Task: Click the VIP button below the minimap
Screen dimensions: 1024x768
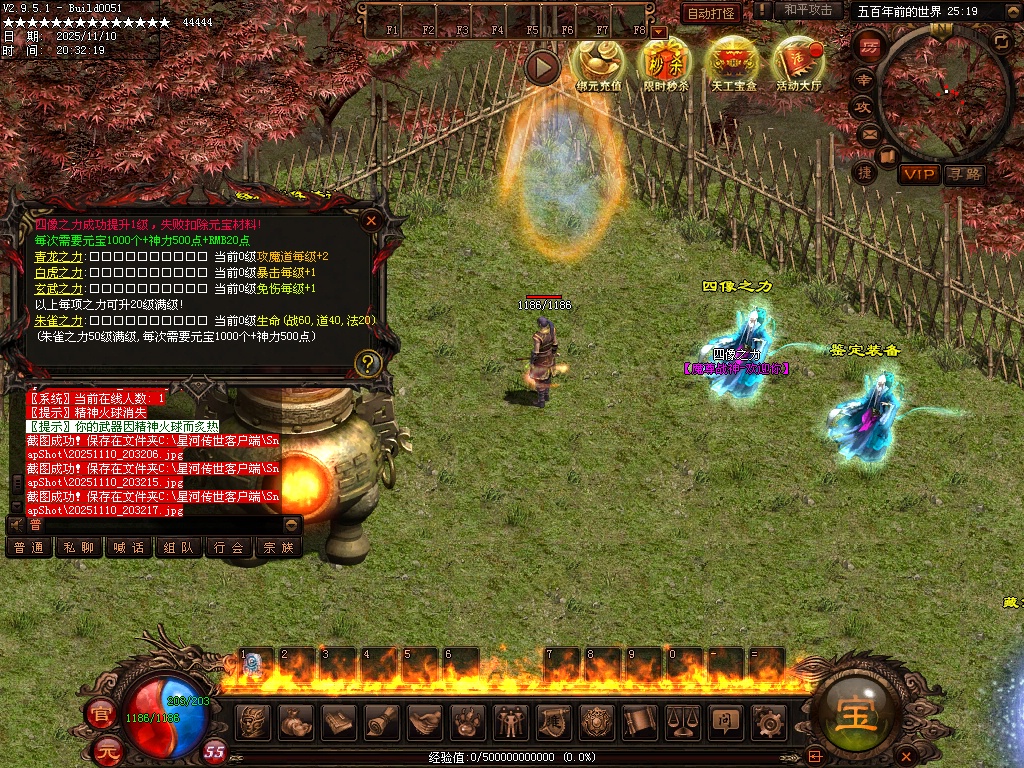Action: pos(918,175)
